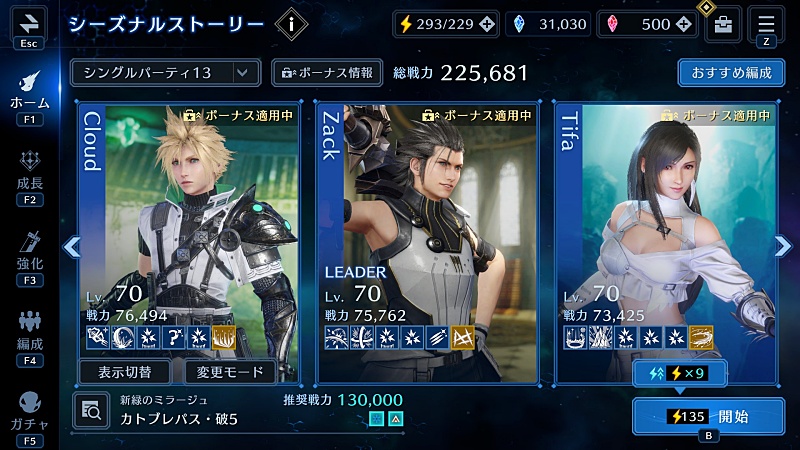800x450 pixels.
Task: Switch to the next party with right arrow
Action: point(783,246)
